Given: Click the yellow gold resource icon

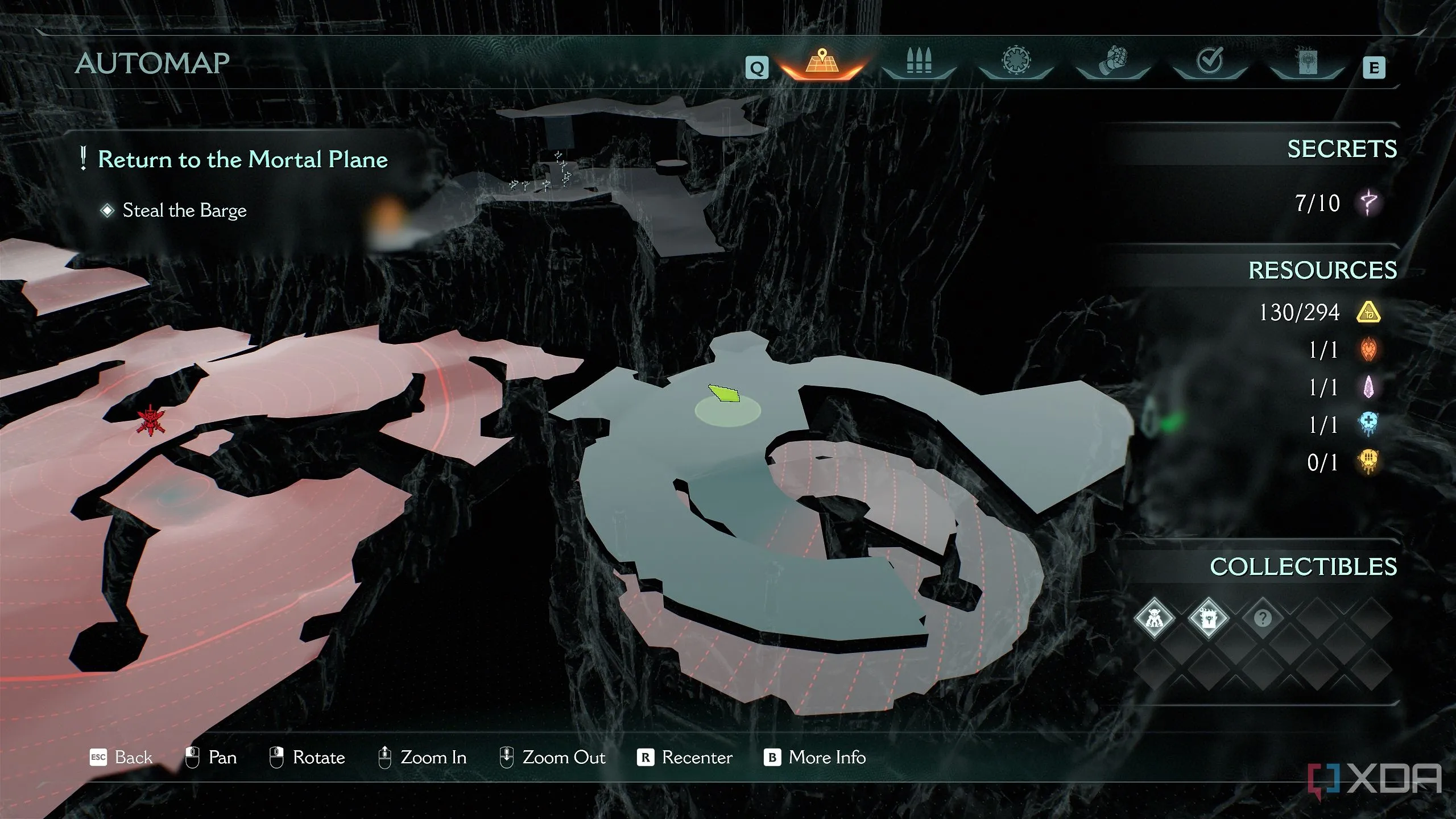Looking at the screenshot, I should tap(1368, 312).
